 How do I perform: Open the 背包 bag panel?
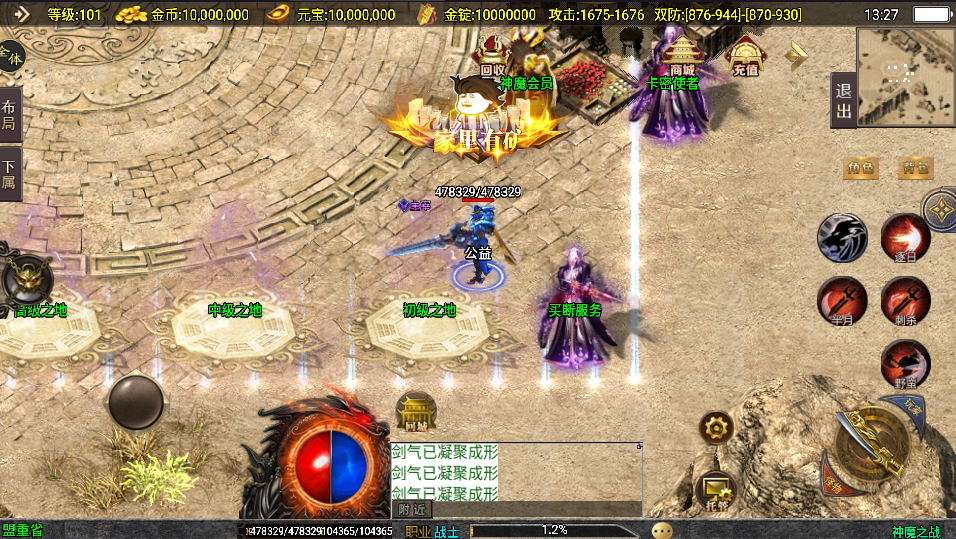point(914,168)
